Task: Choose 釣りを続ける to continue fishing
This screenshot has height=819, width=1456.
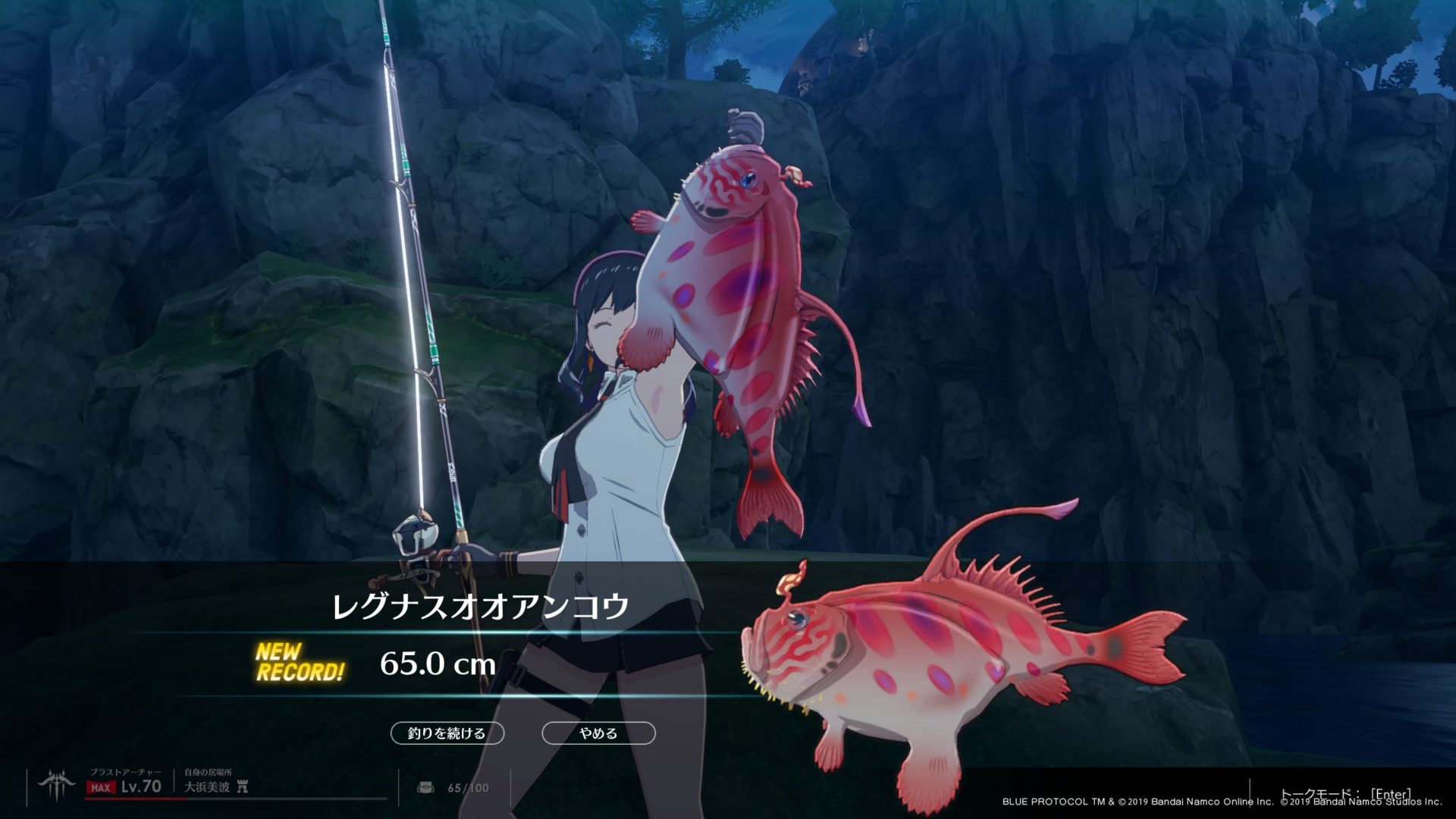Action: [x=447, y=733]
